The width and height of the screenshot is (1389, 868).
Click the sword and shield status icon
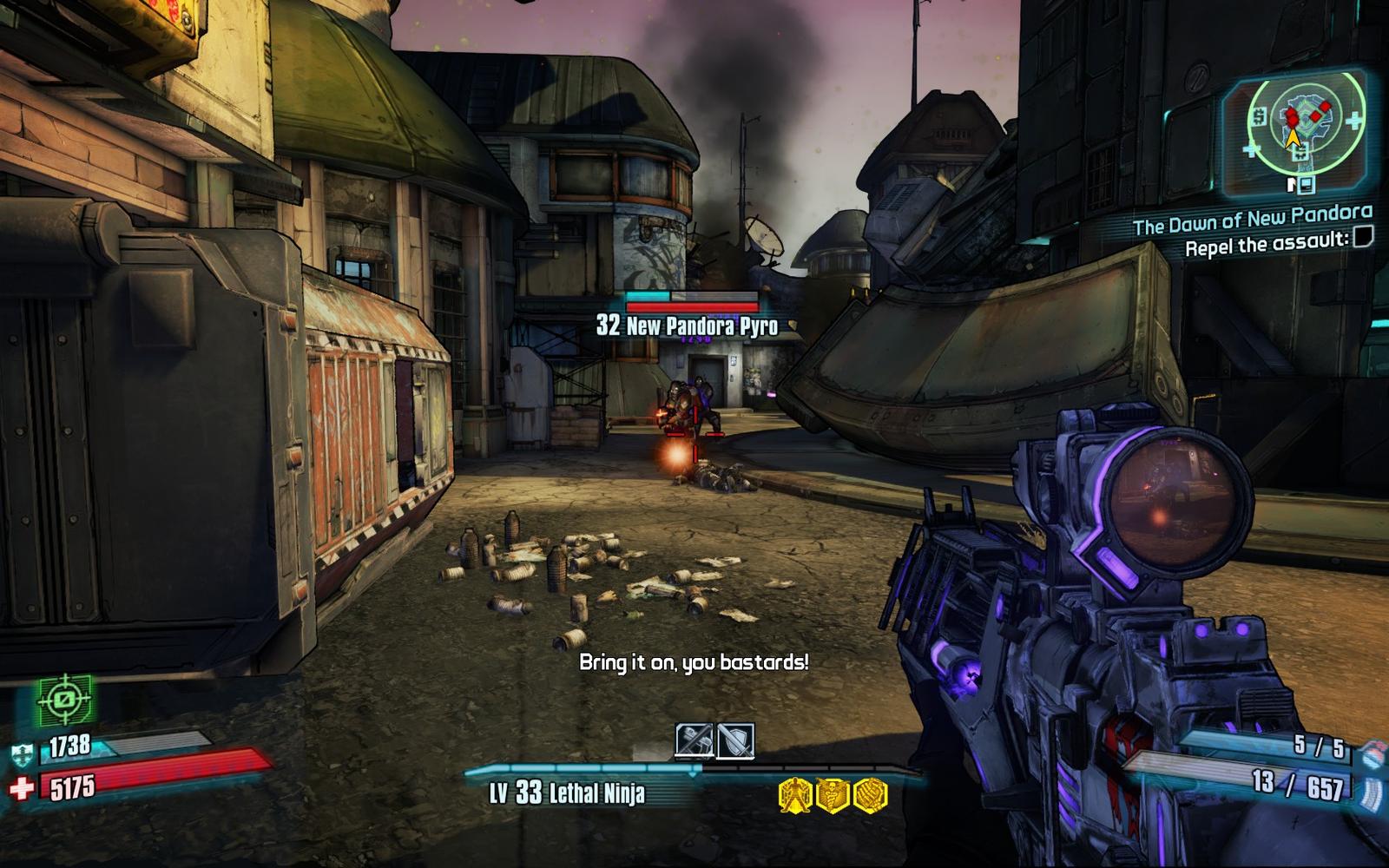click(734, 741)
